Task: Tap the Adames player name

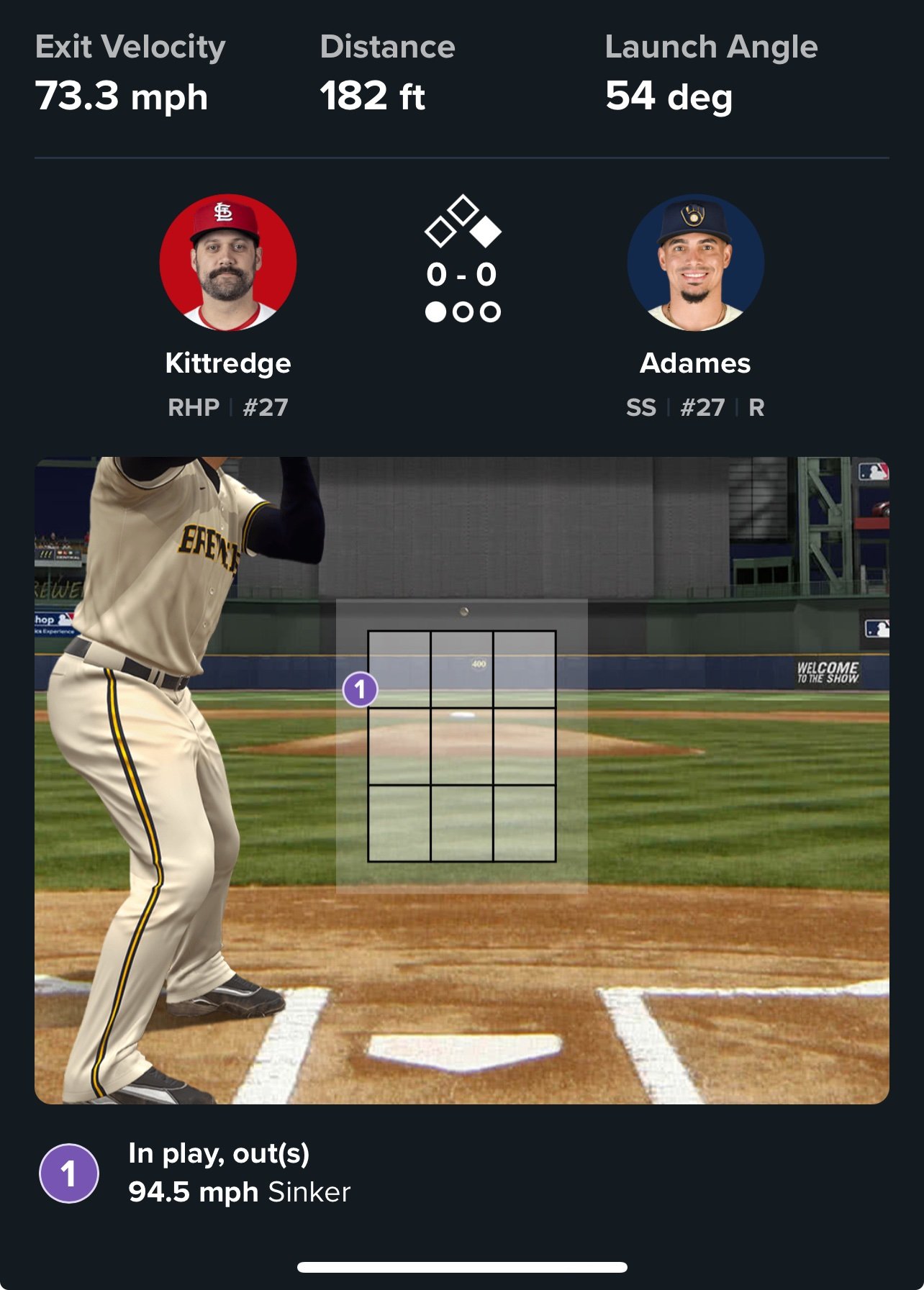Action: pos(695,363)
